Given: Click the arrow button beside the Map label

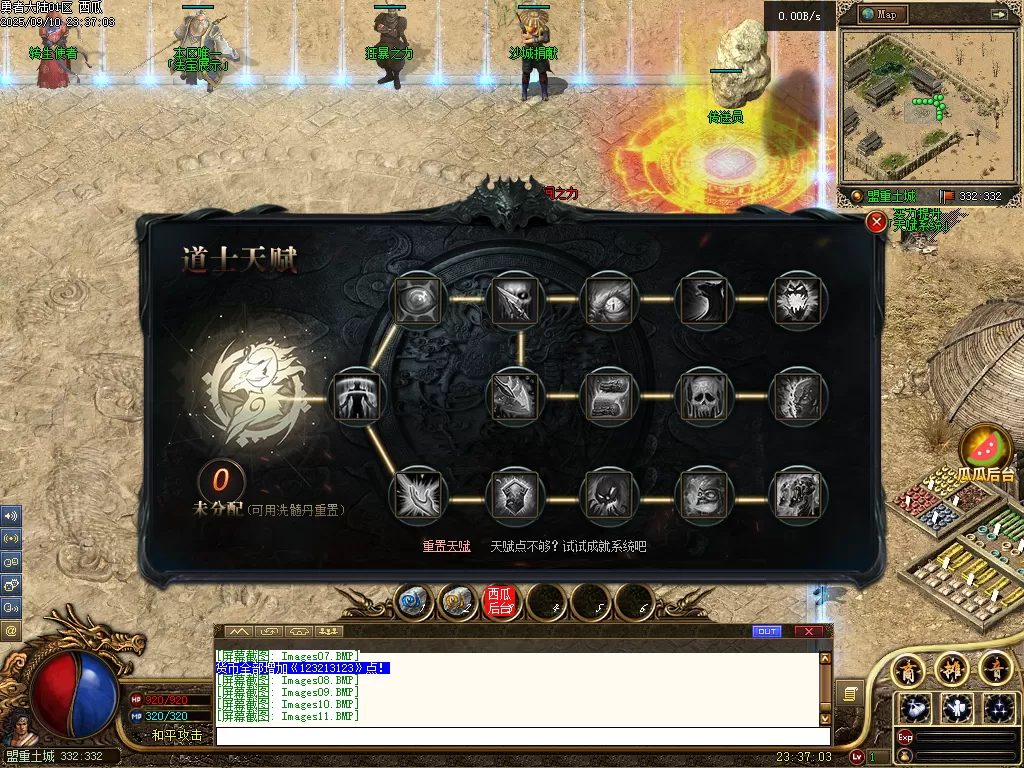Looking at the screenshot, I should [x=998, y=14].
